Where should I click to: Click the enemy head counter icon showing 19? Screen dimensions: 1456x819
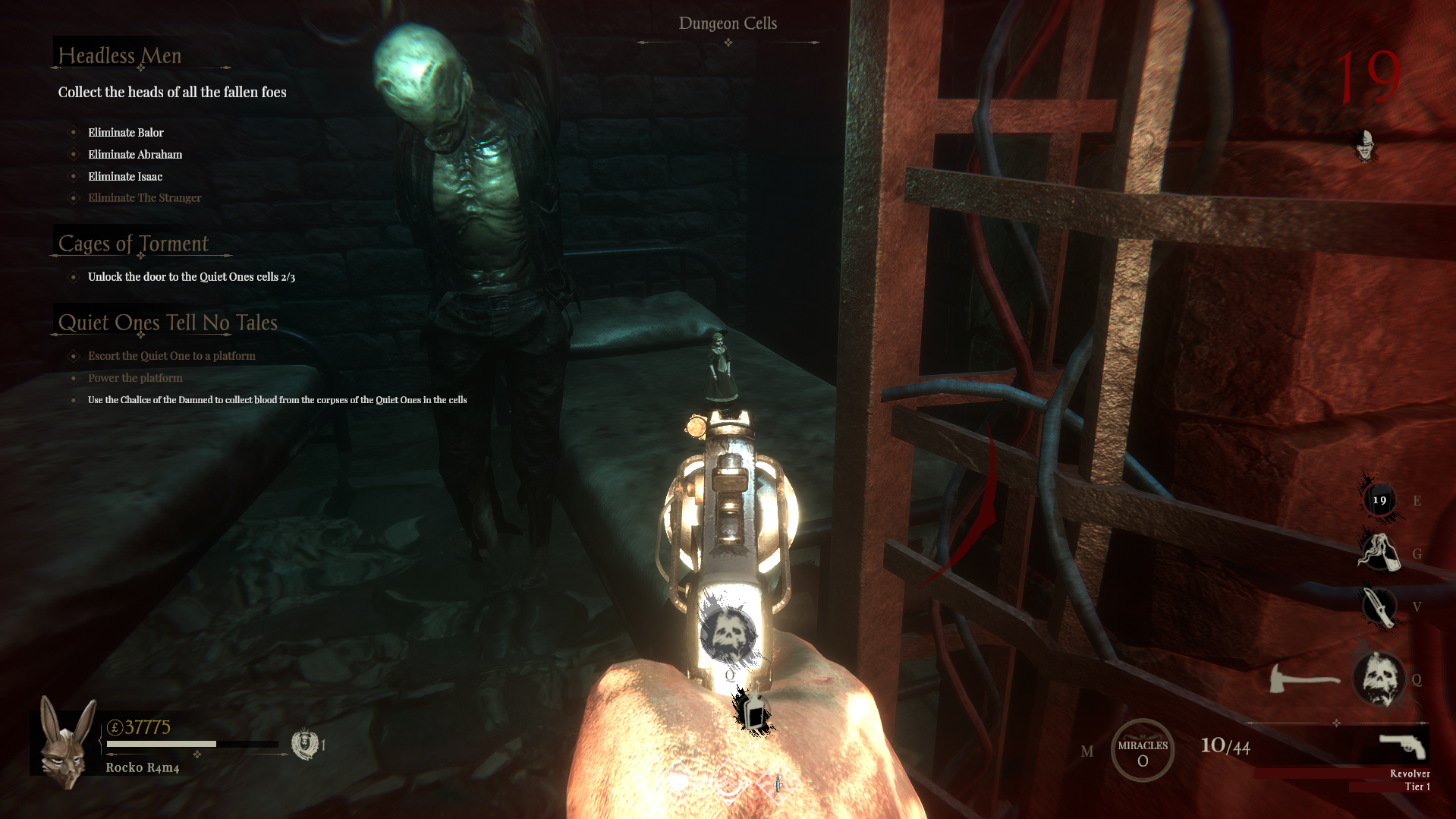(1363, 146)
